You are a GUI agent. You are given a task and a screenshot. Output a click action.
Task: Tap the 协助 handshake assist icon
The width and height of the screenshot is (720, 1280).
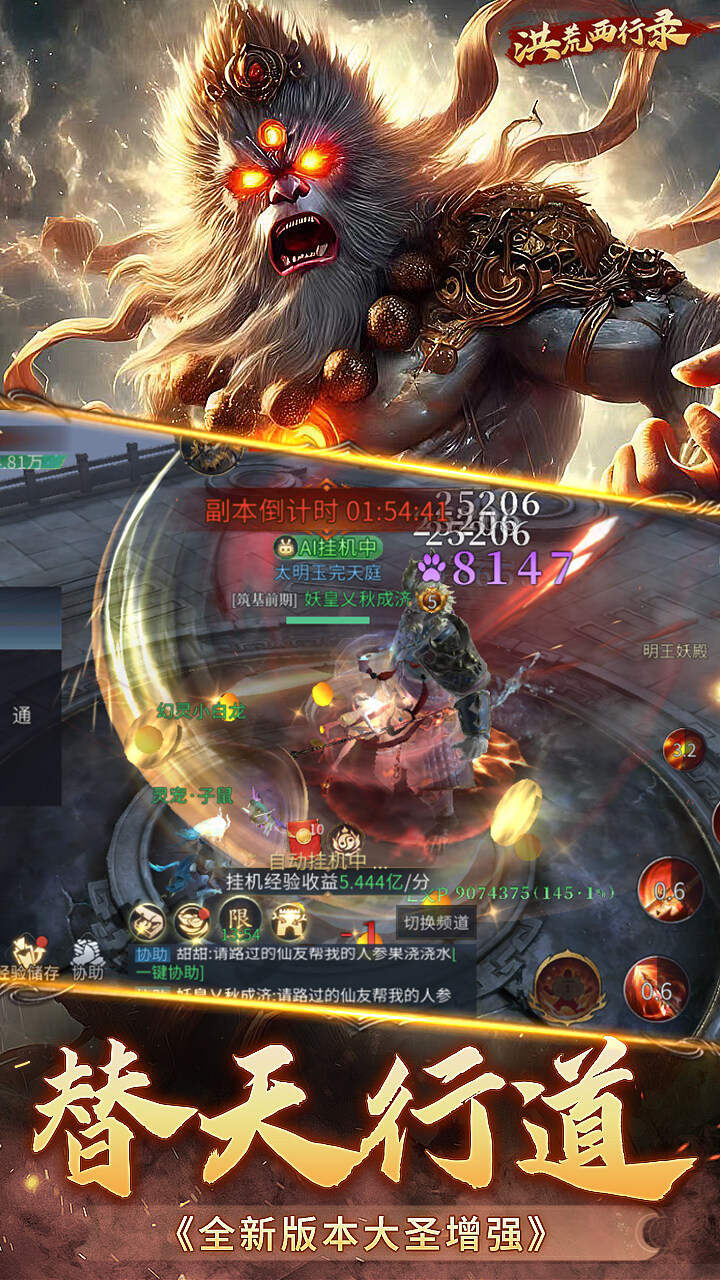88,956
